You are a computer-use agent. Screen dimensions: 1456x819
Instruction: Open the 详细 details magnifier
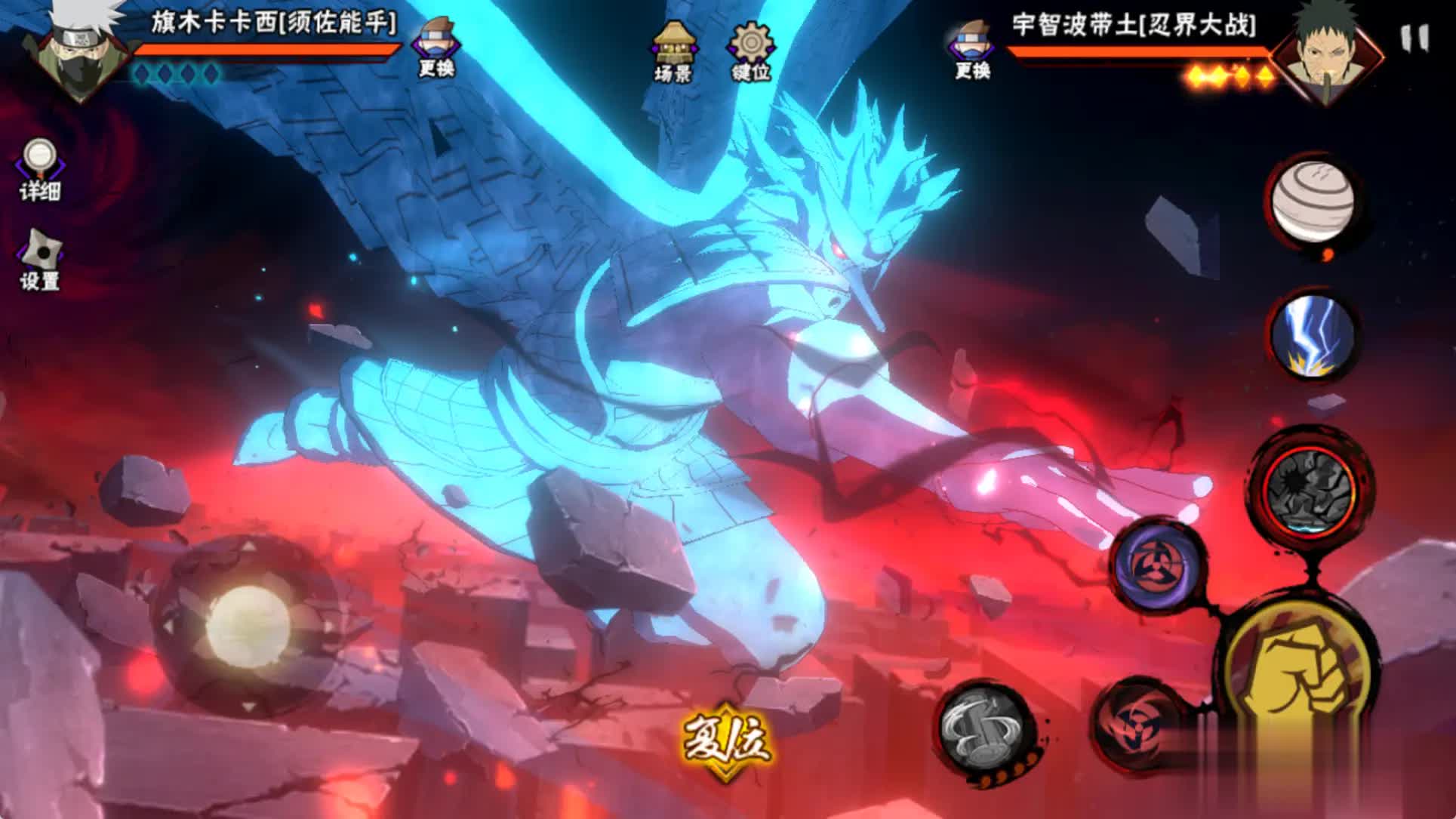[x=39, y=171]
